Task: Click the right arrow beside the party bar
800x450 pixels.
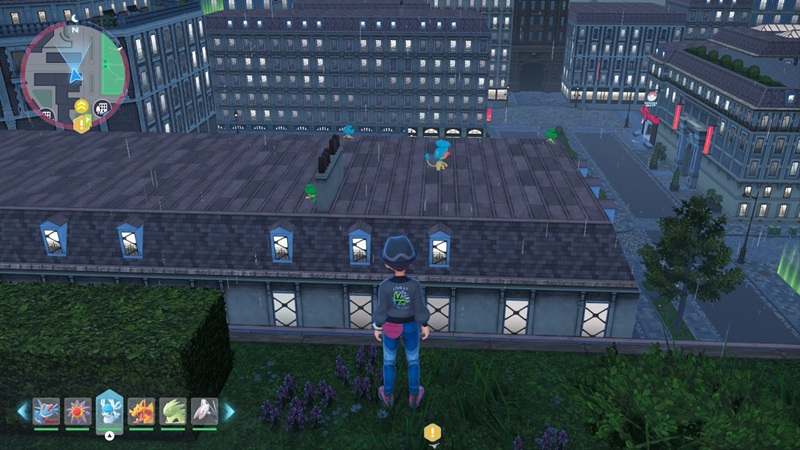Action: click(x=229, y=410)
